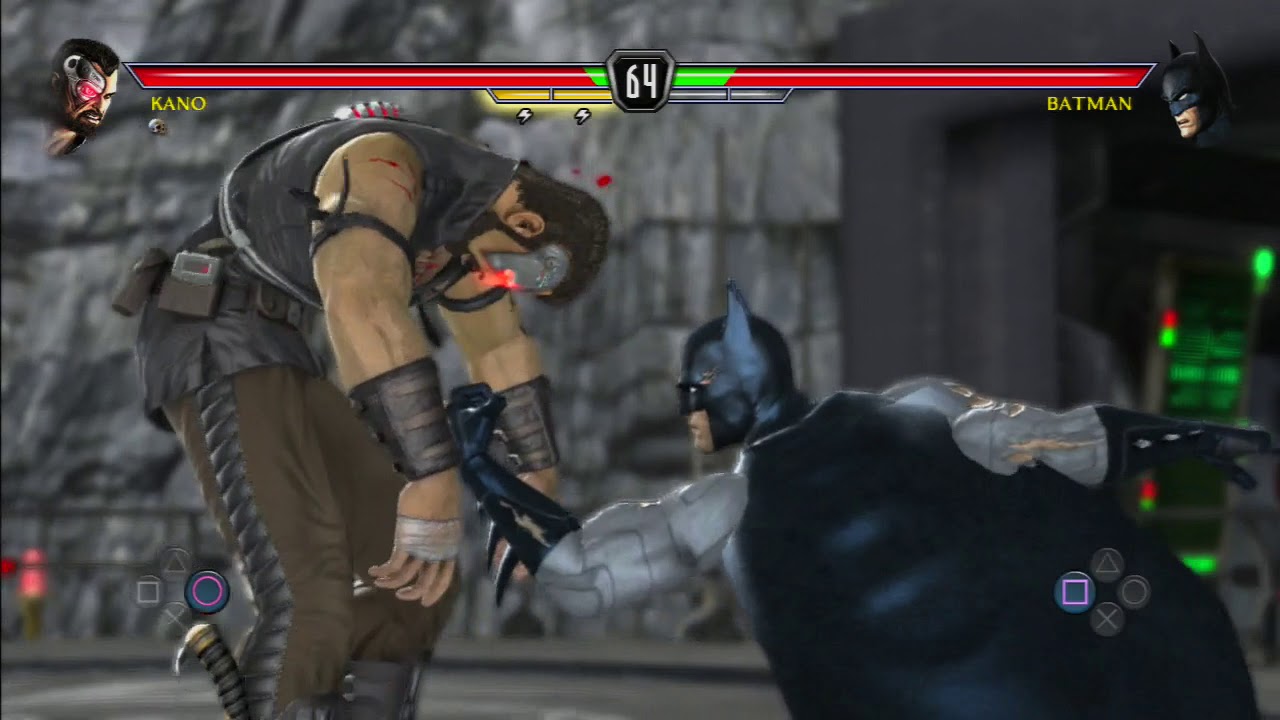1280x720 pixels.
Task: Click the first lightning bolt on Kano's meter
Action: [x=523, y=117]
